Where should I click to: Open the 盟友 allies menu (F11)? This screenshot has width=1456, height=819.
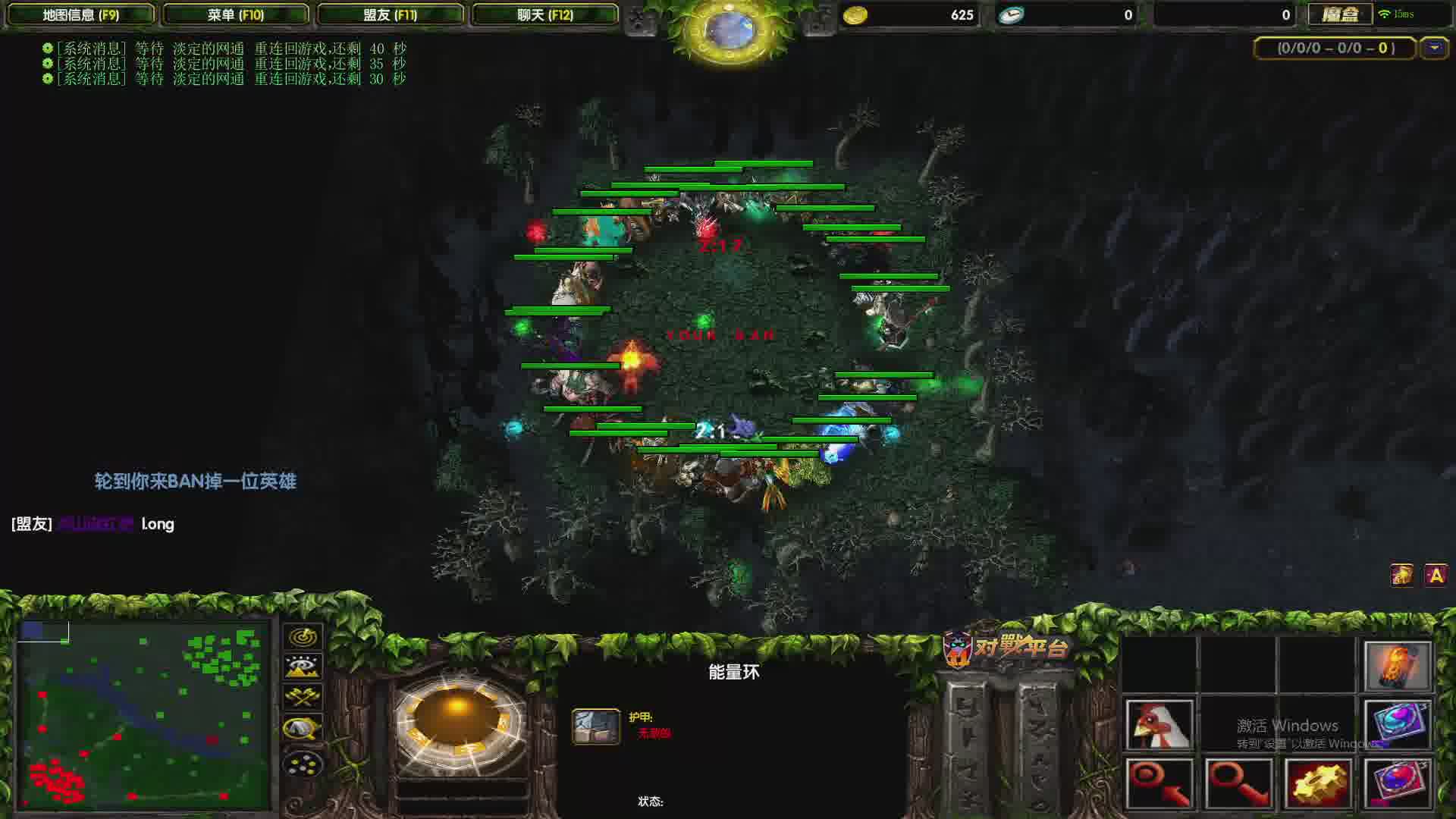pyautogui.click(x=390, y=14)
